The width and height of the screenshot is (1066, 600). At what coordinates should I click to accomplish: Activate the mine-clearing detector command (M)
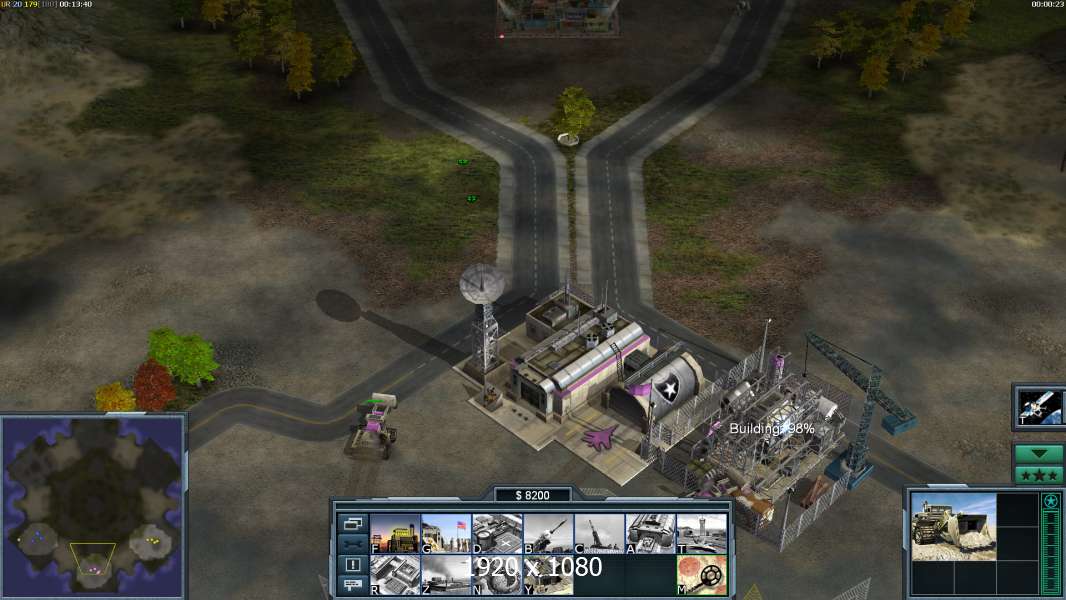702,575
